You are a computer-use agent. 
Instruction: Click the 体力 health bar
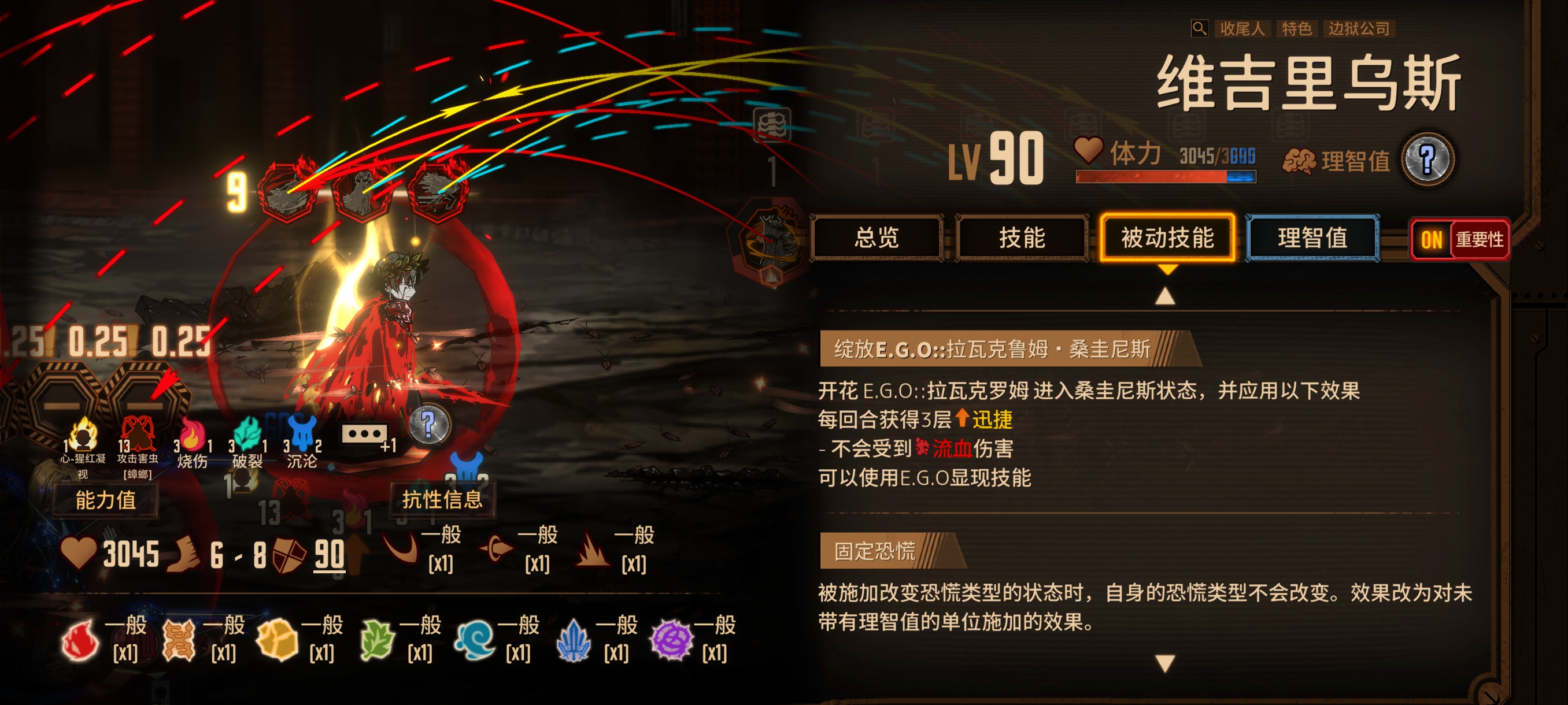[x=1164, y=177]
